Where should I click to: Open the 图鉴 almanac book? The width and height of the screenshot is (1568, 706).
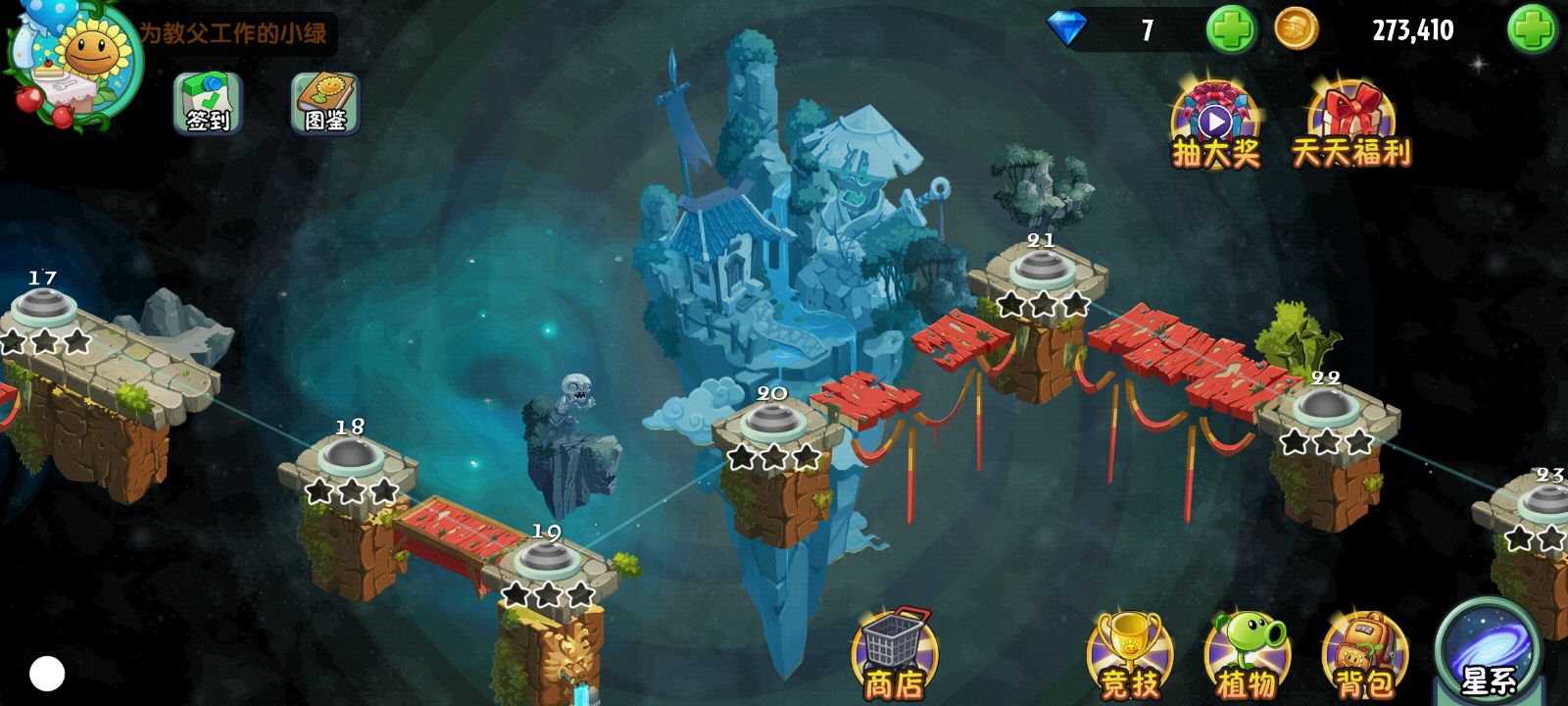tap(325, 103)
